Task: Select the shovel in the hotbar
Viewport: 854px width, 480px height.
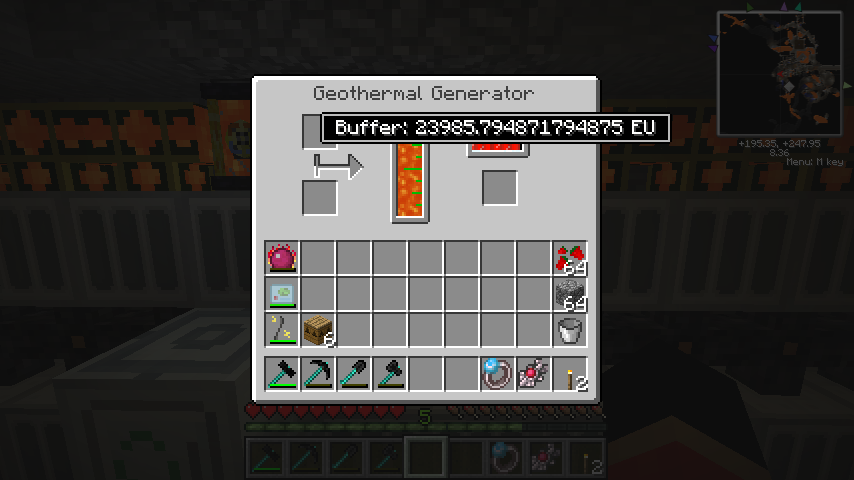Action: [x=354, y=374]
